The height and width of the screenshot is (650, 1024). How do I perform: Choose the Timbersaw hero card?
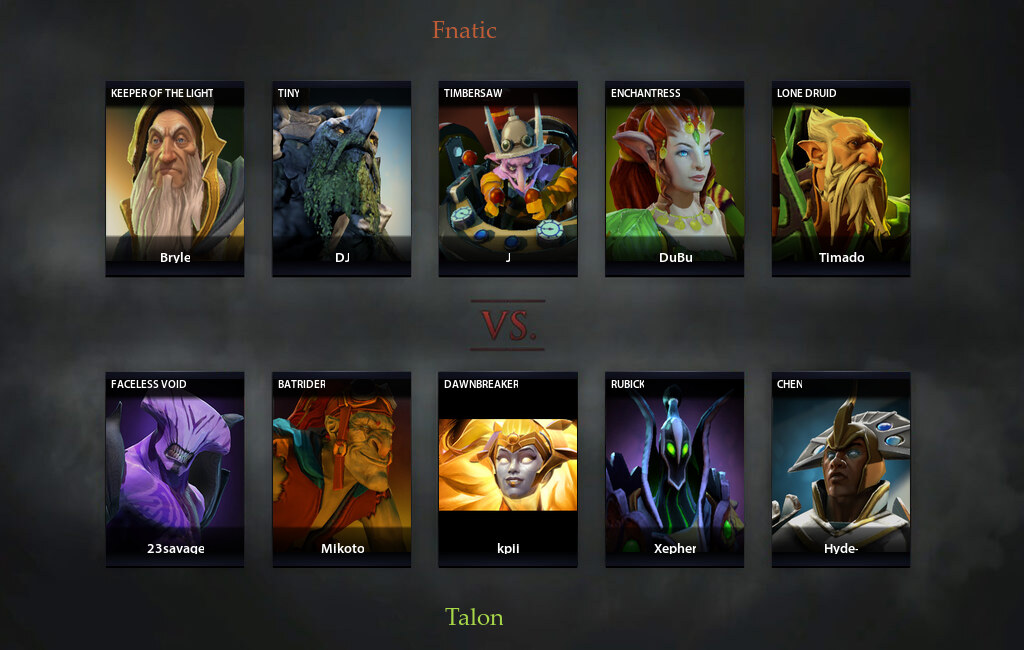(508, 178)
